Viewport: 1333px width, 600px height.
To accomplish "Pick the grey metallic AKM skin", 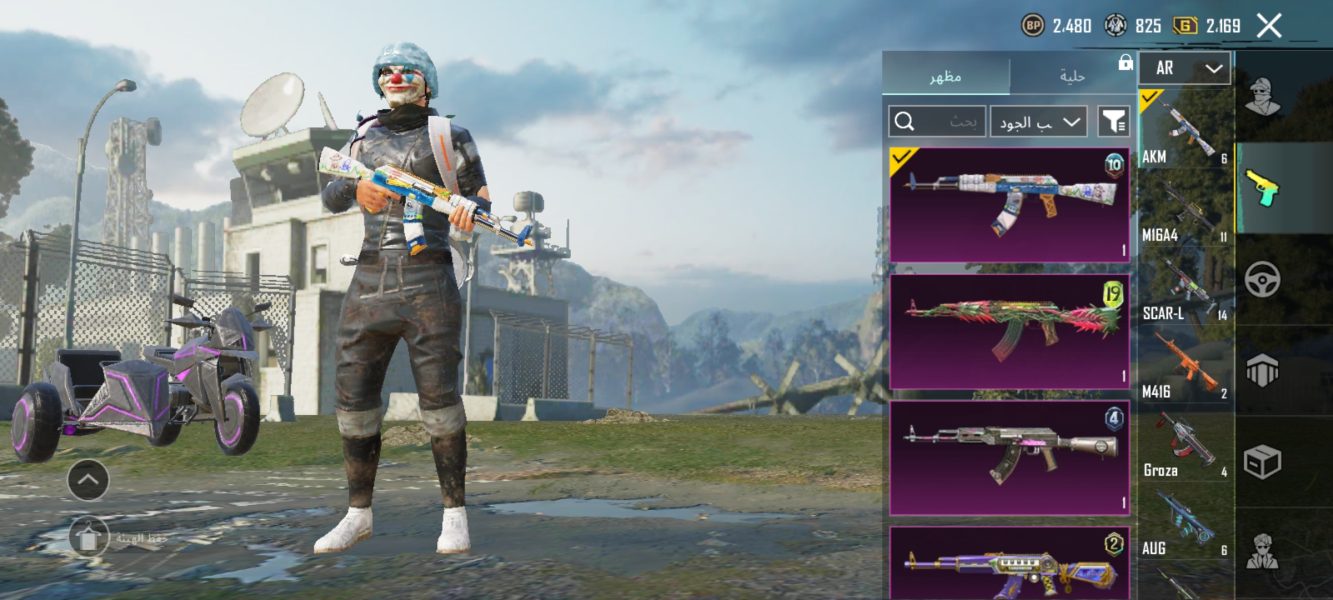I will pos(1009,457).
